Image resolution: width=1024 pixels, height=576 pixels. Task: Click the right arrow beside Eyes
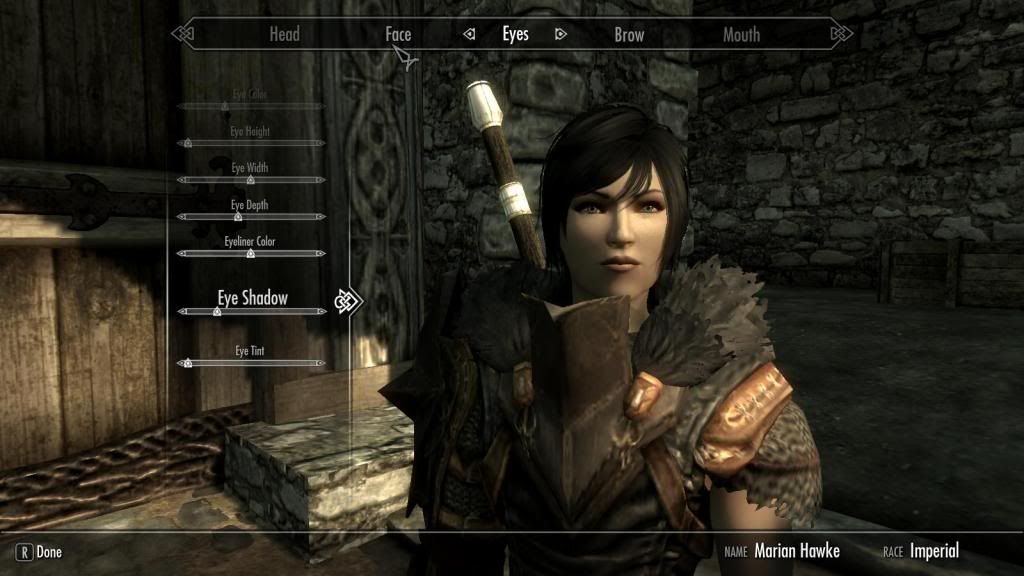click(x=561, y=34)
